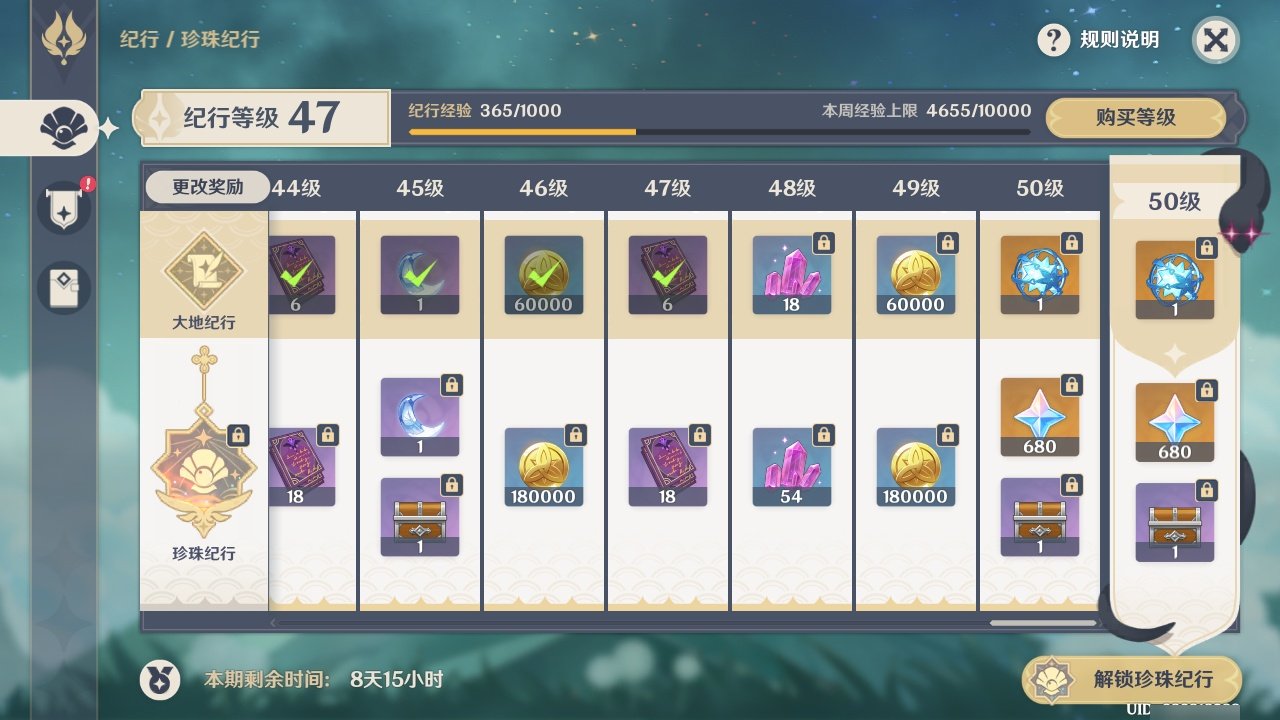Select the 更改奖励 change rewards button

tap(207, 187)
